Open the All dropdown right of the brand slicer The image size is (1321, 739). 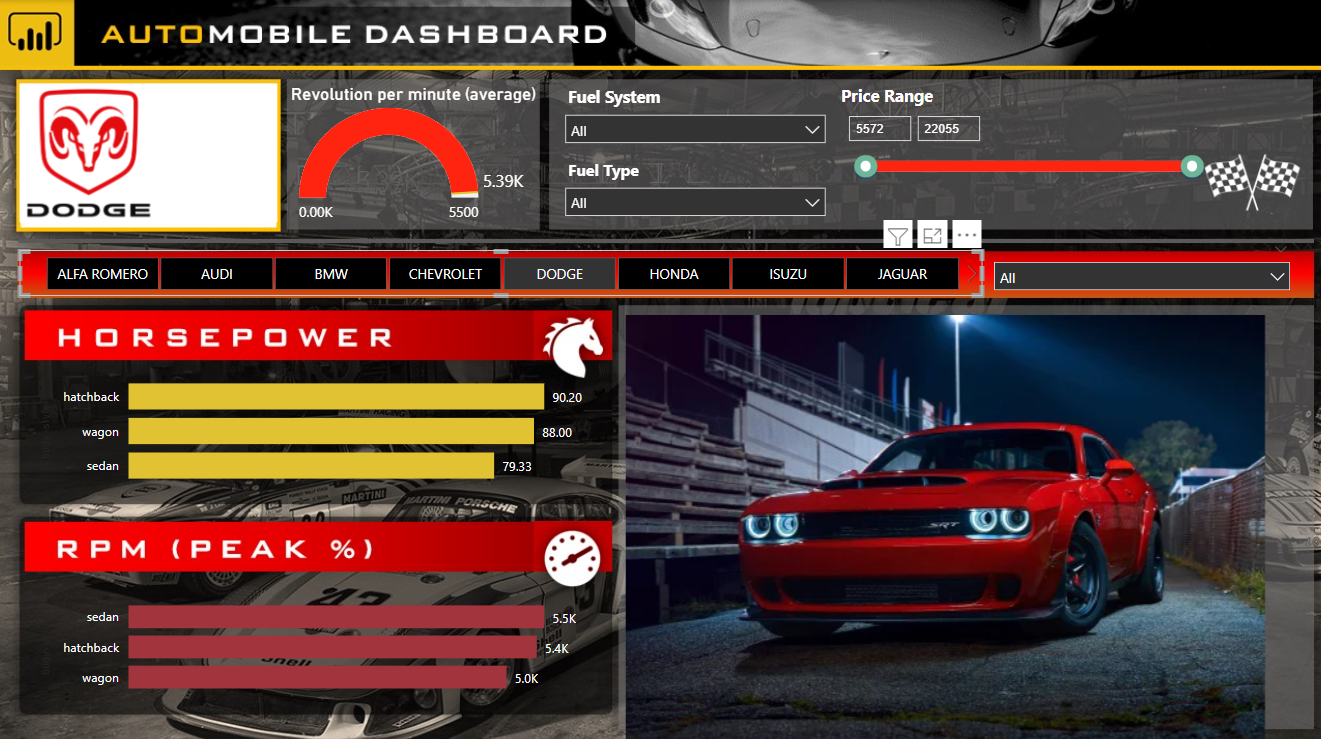[x=1141, y=276]
